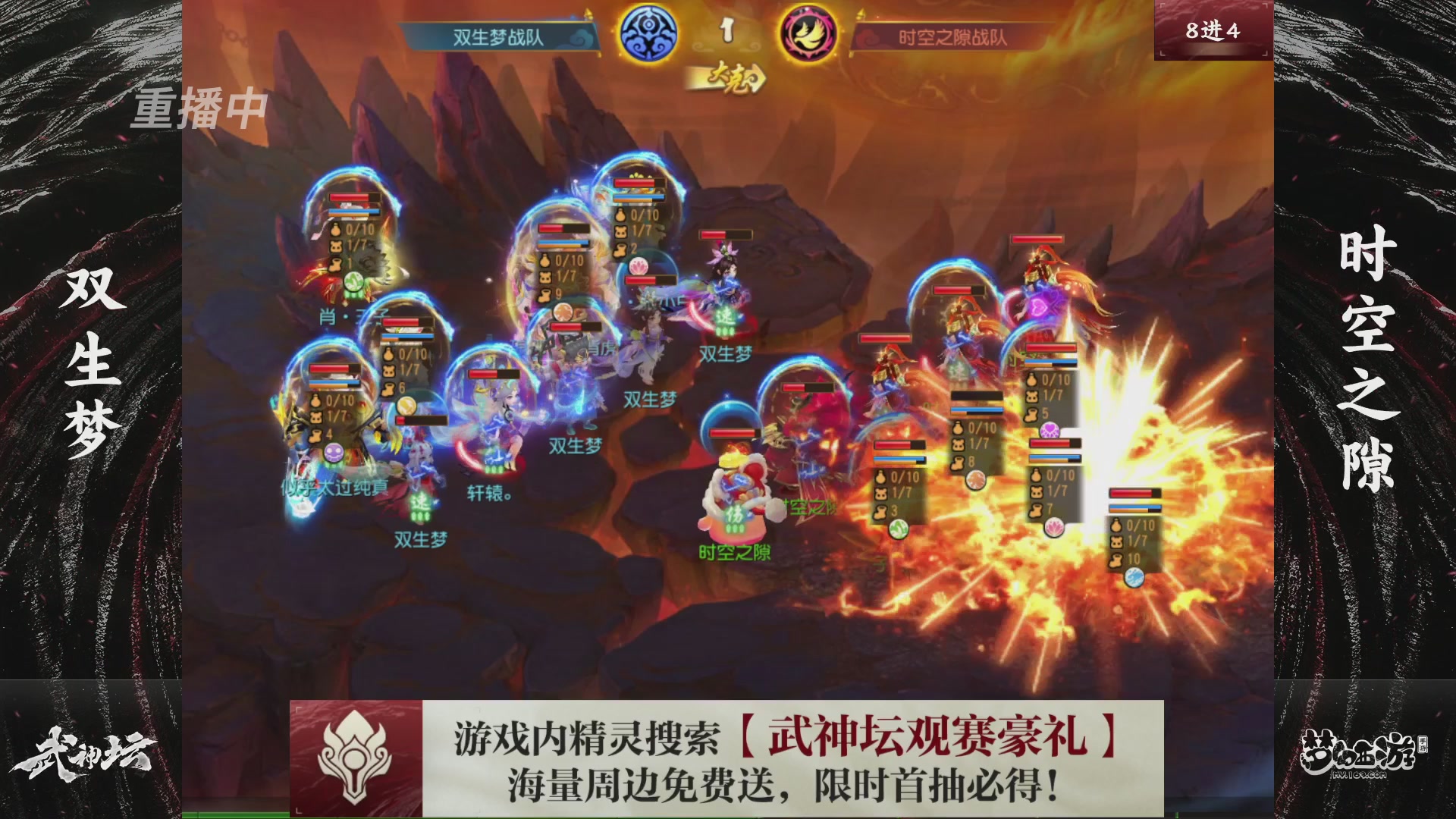Click the pink lotus buff icon
The width and height of the screenshot is (1456, 819).
[x=1053, y=527]
